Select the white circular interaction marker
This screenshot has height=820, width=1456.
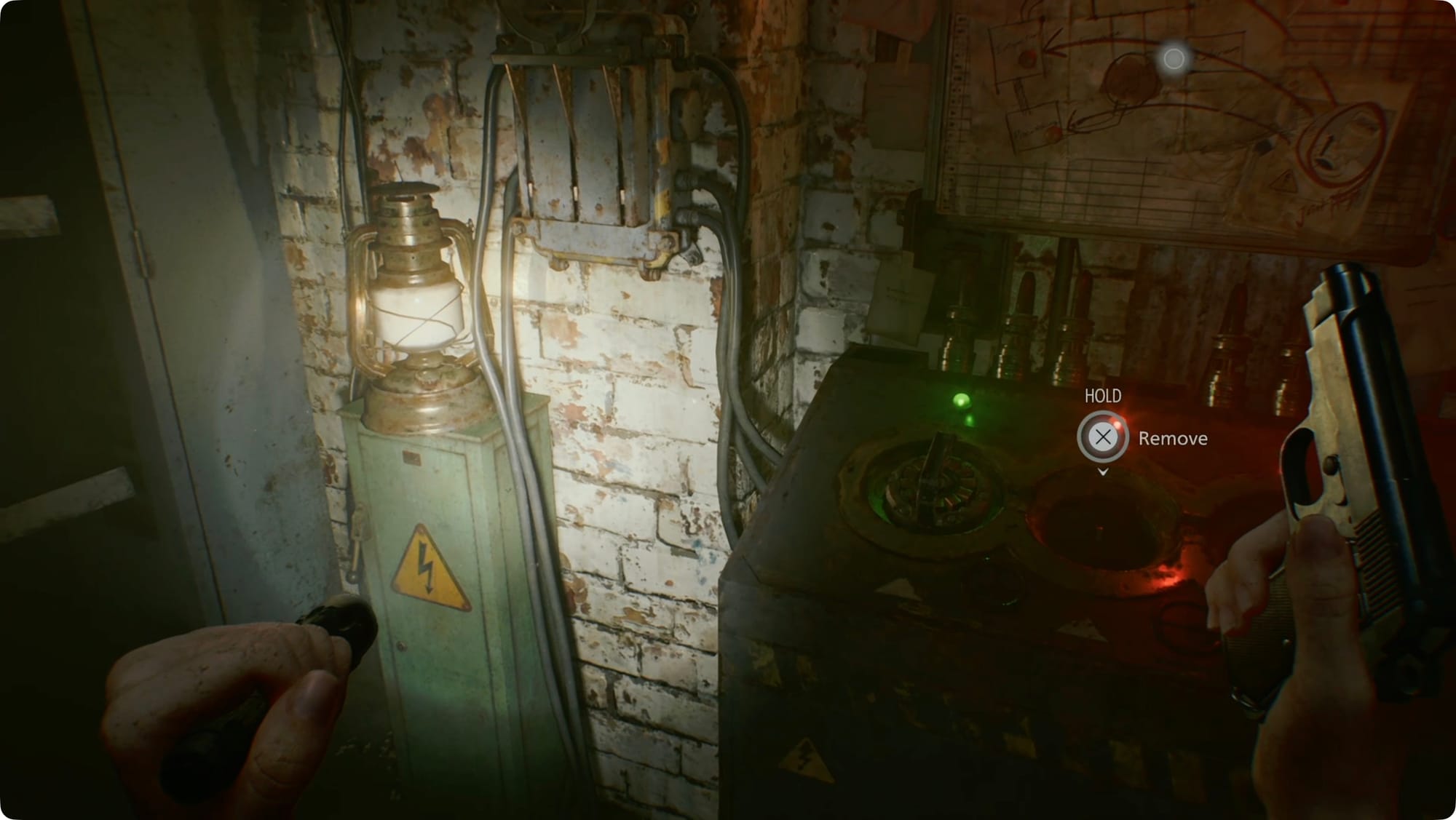coord(1174,59)
